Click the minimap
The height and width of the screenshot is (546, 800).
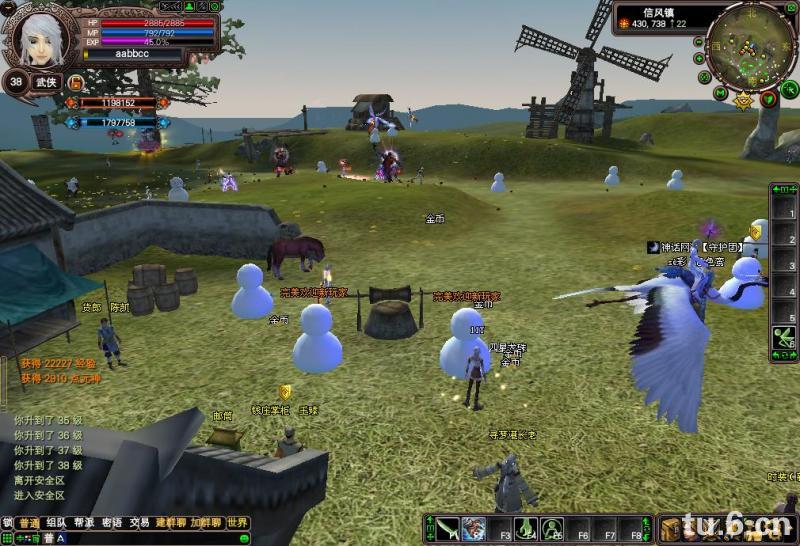coord(749,44)
